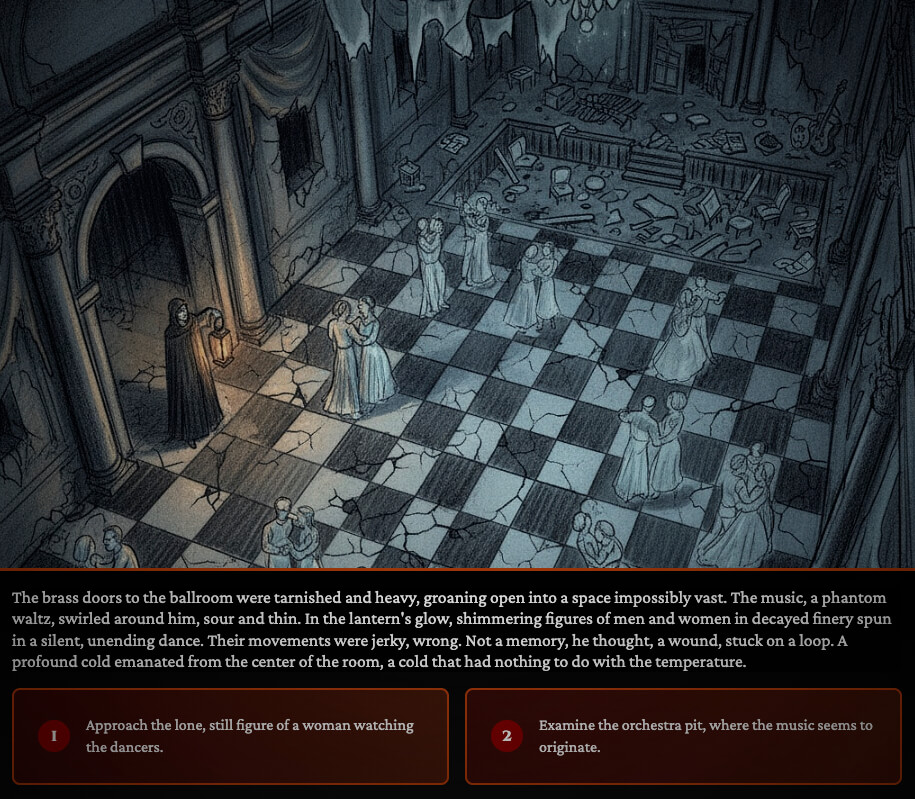
Task: Choose to approach the lone woman
Action: coord(230,736)
